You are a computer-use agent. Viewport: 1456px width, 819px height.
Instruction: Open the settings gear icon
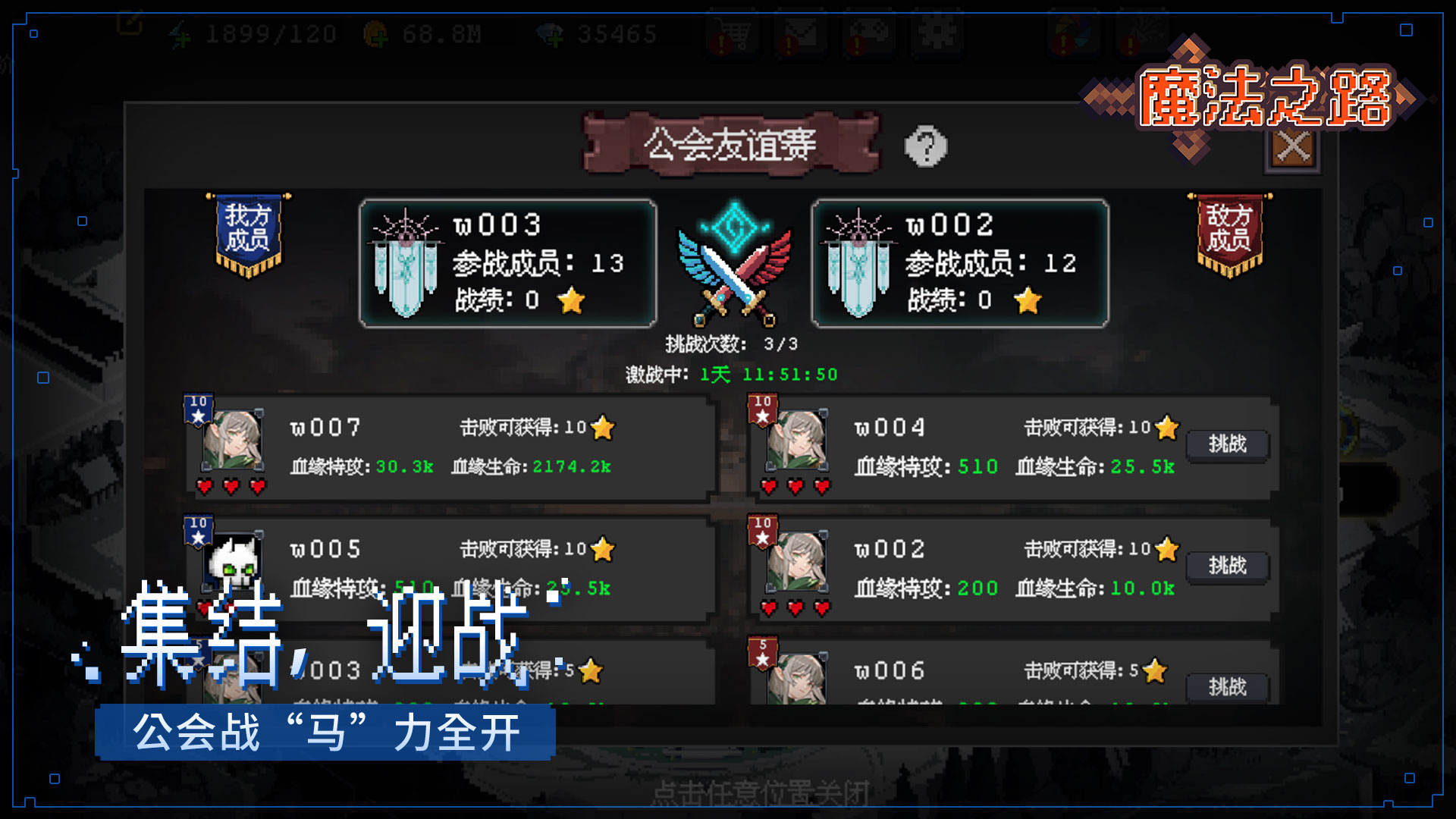coord(937,34)
